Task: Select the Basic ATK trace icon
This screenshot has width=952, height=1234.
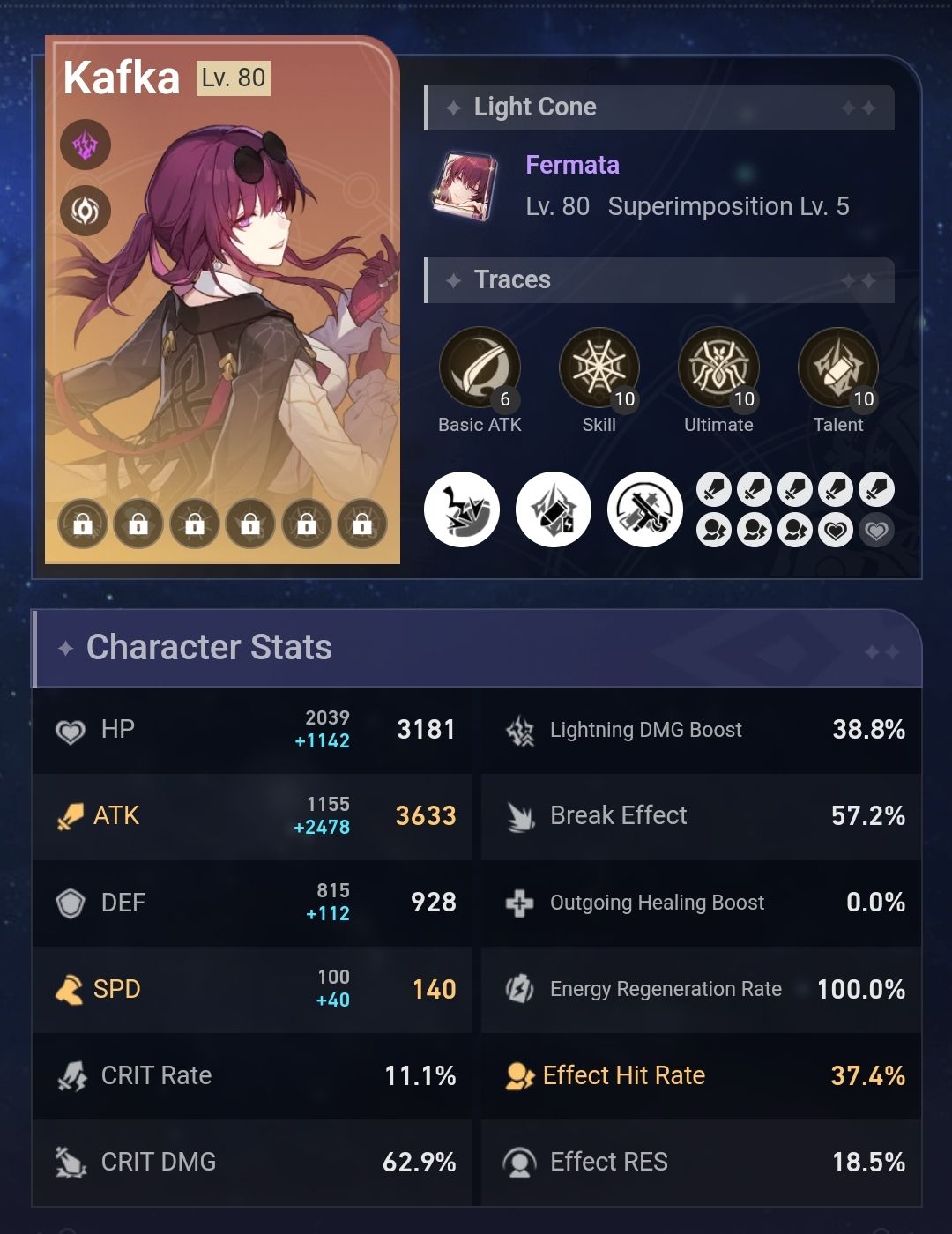Action: [x=480, y=368]
